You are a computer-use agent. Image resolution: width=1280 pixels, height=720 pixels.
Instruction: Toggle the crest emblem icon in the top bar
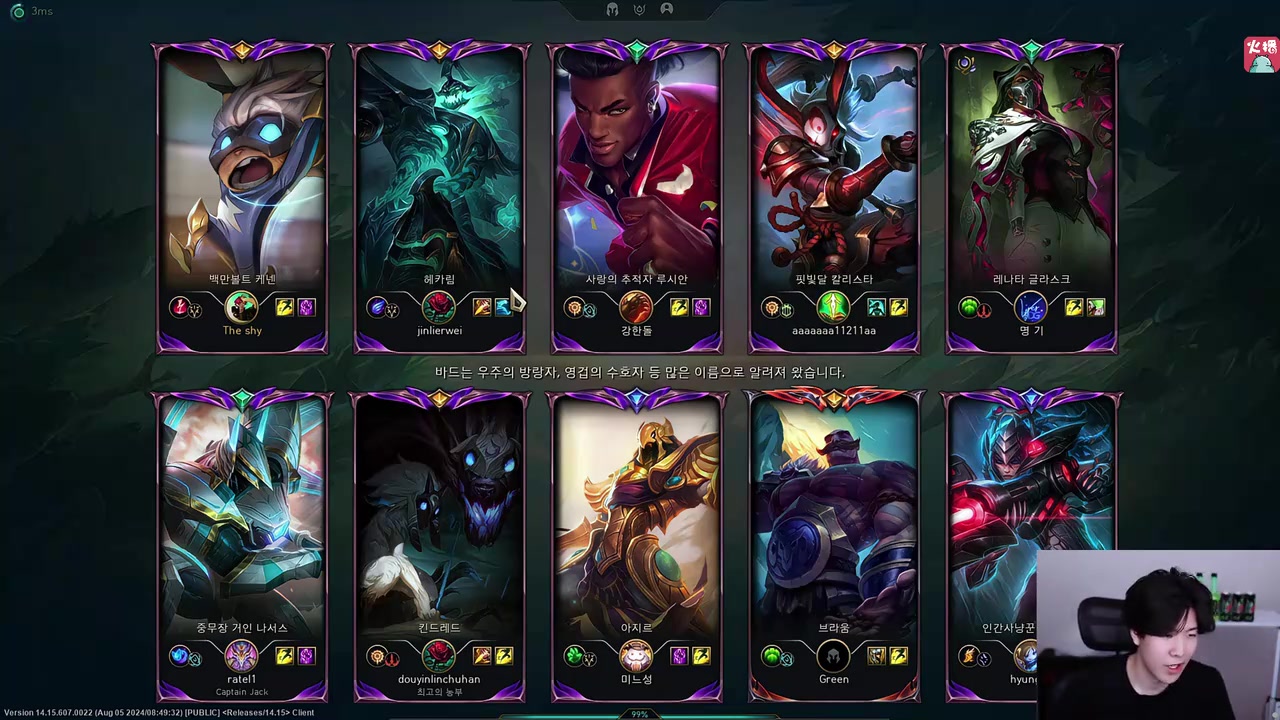point(639,10)
